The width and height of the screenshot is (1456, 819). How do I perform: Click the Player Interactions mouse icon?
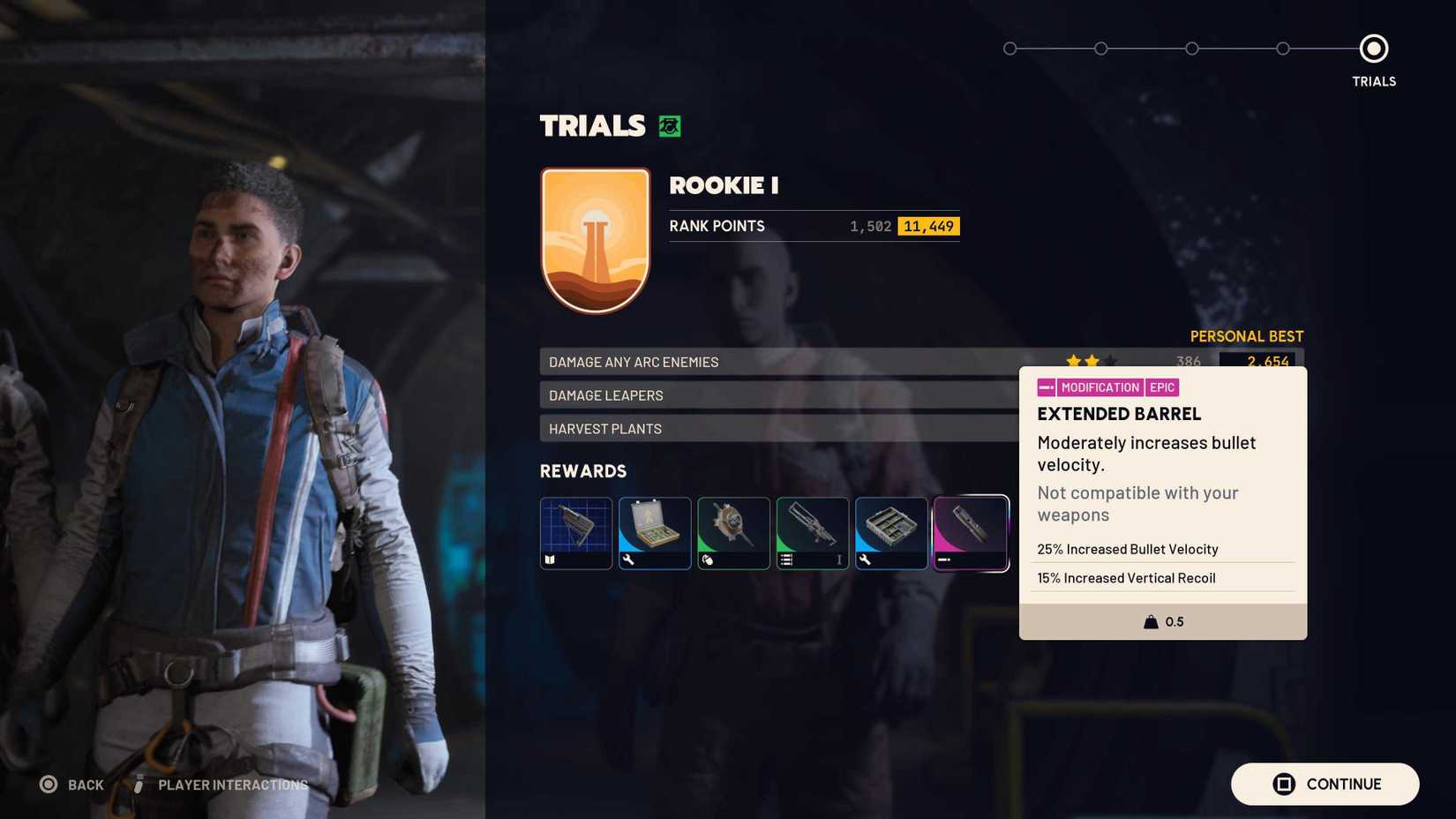pos(139,784)
